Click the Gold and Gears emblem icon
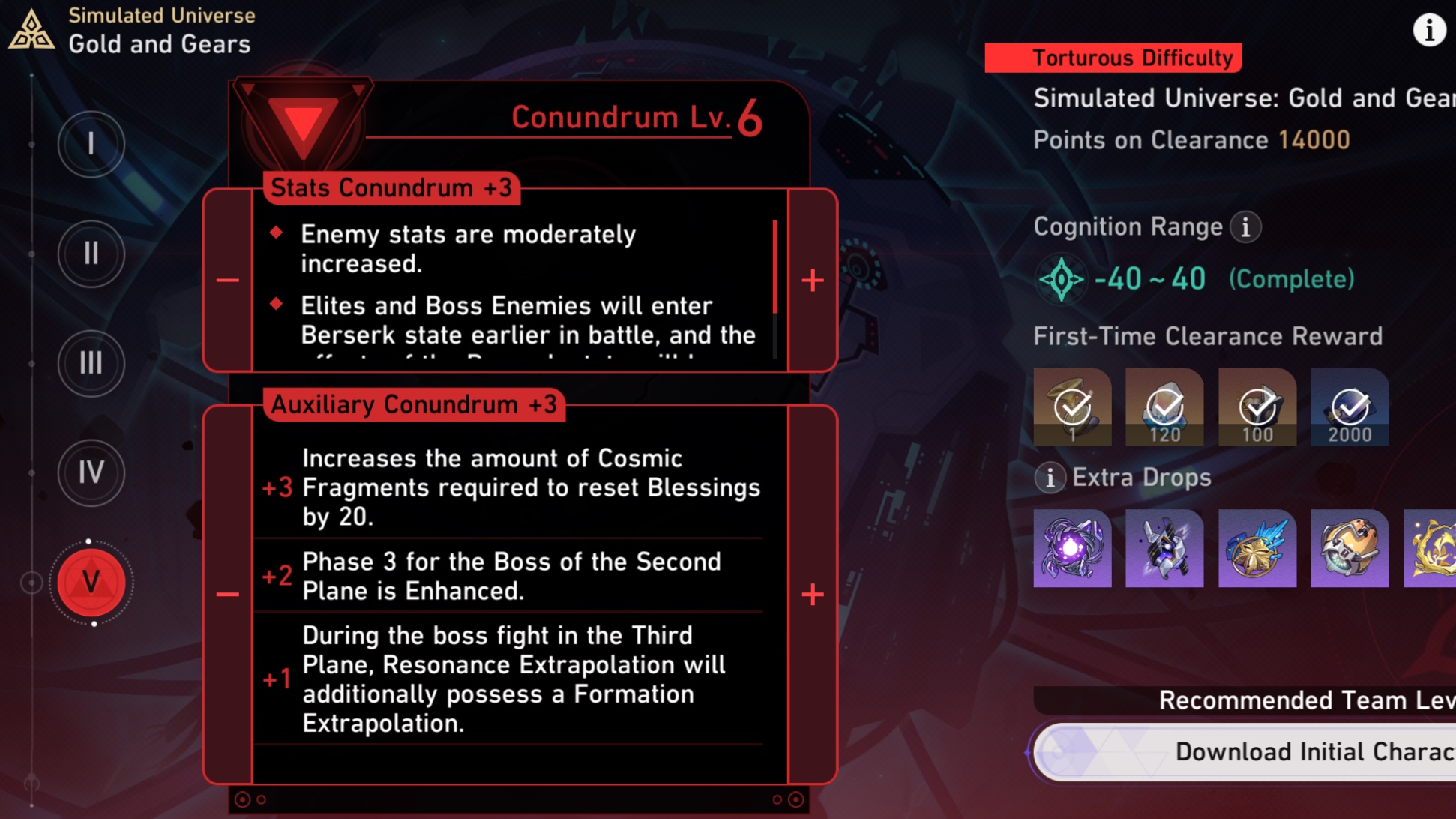Viewport: 1456px width, 819px height. pyautogui.click(x=31, y=30)
